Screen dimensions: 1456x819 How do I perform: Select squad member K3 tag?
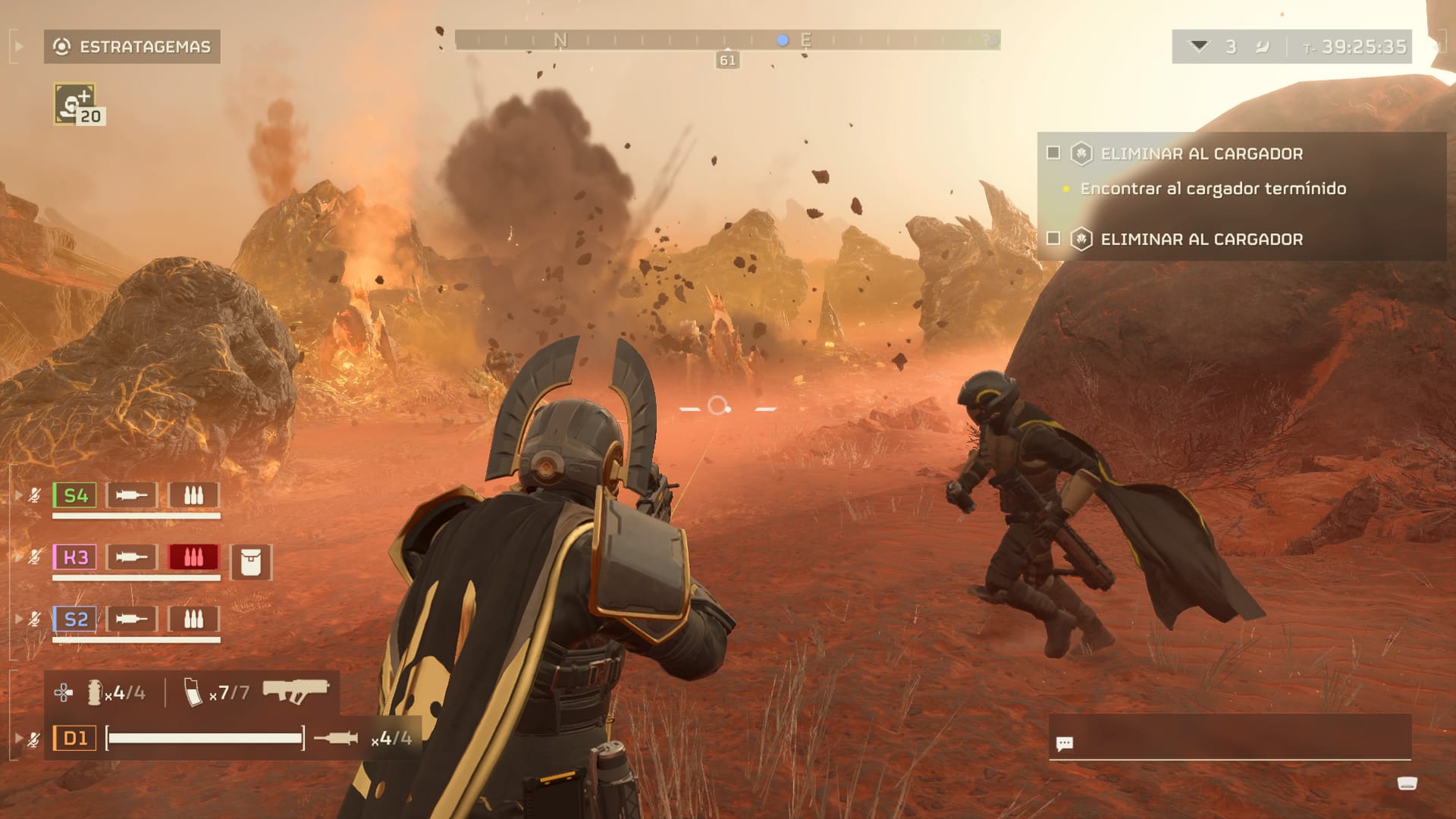pos(75,557)
